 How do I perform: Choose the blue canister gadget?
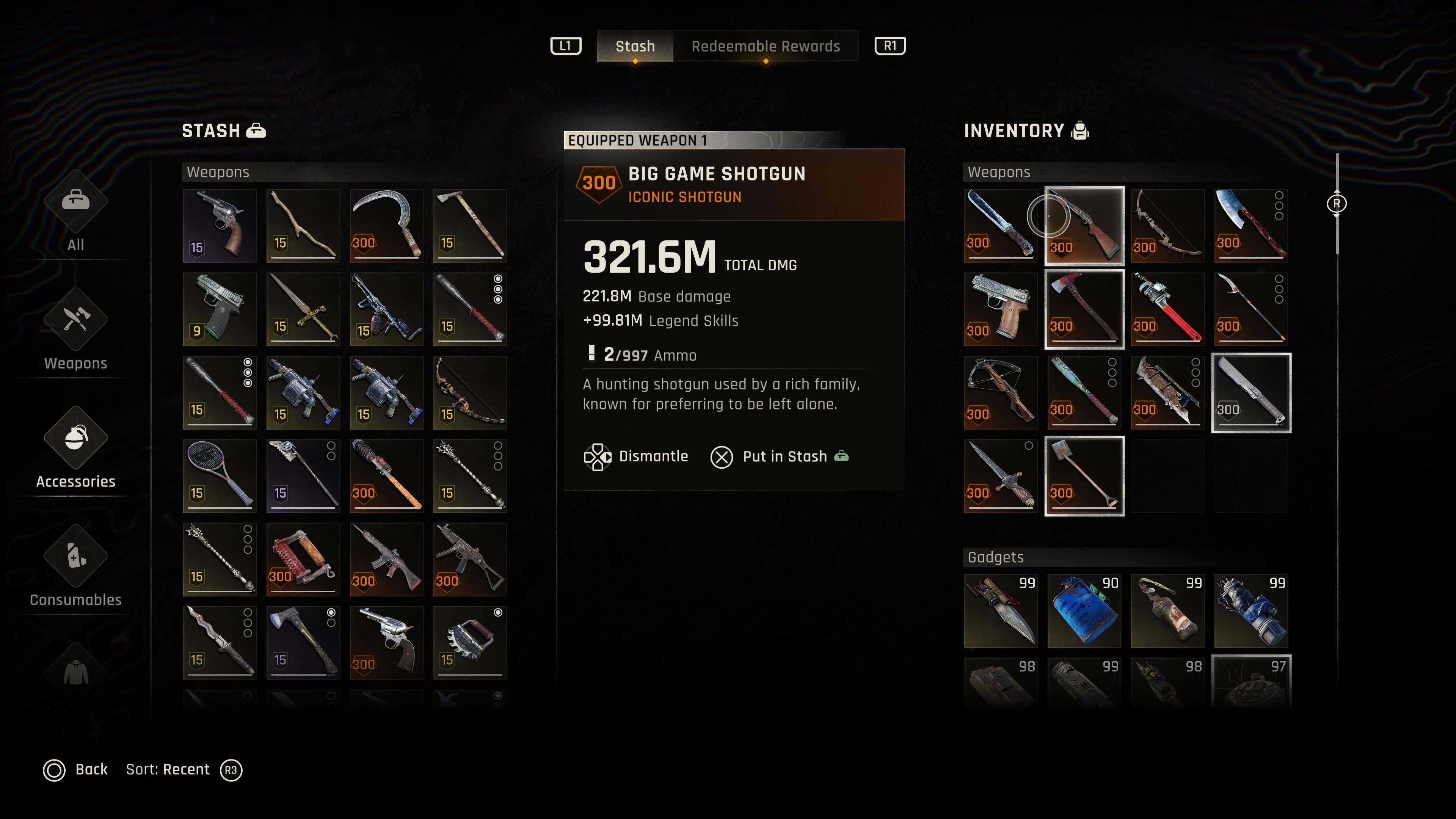tap(1084, 611)
